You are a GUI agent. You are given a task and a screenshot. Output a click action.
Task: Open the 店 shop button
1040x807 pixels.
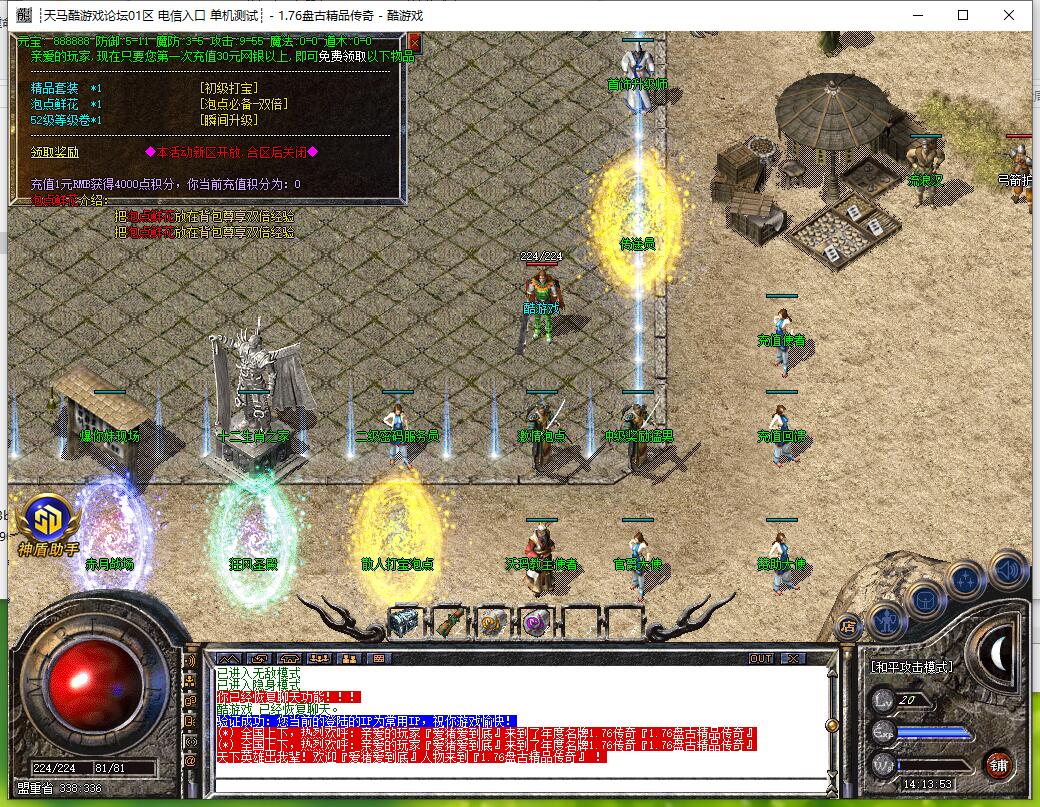point(849,627)
